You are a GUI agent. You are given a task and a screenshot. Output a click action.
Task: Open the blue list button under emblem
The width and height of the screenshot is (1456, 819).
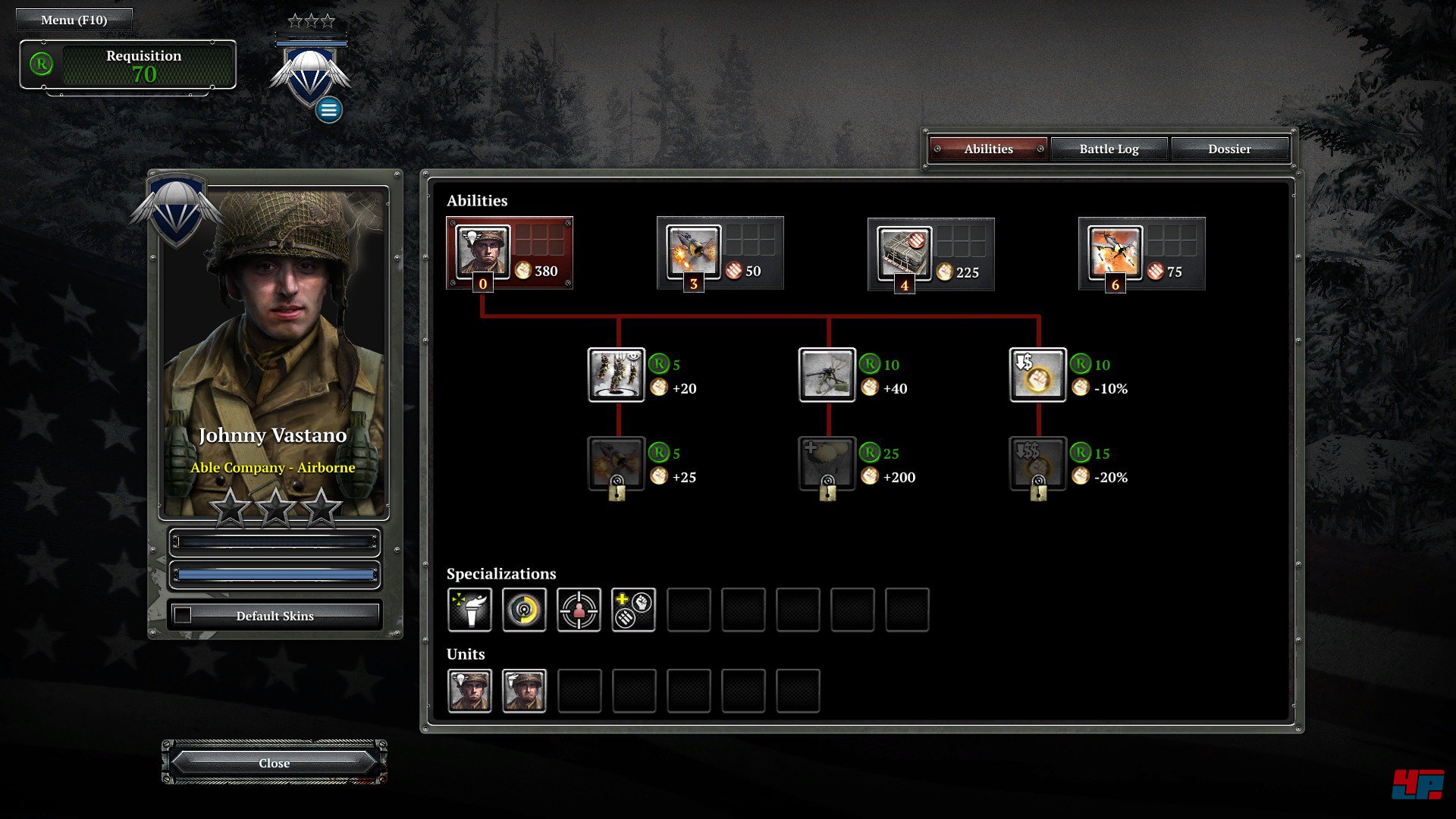tap(328, 110)
